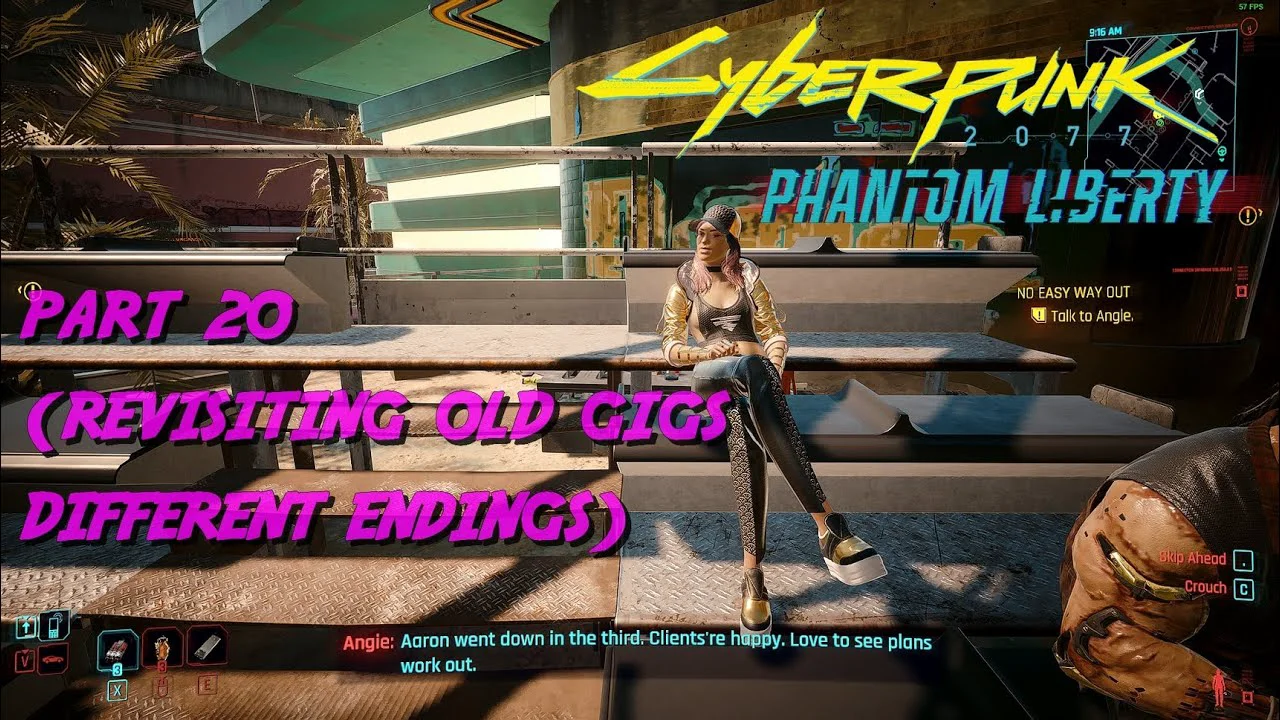1280x720 pixels.
Task: Call your vehicle with the car icon
Action: click(x=52, y=661)
